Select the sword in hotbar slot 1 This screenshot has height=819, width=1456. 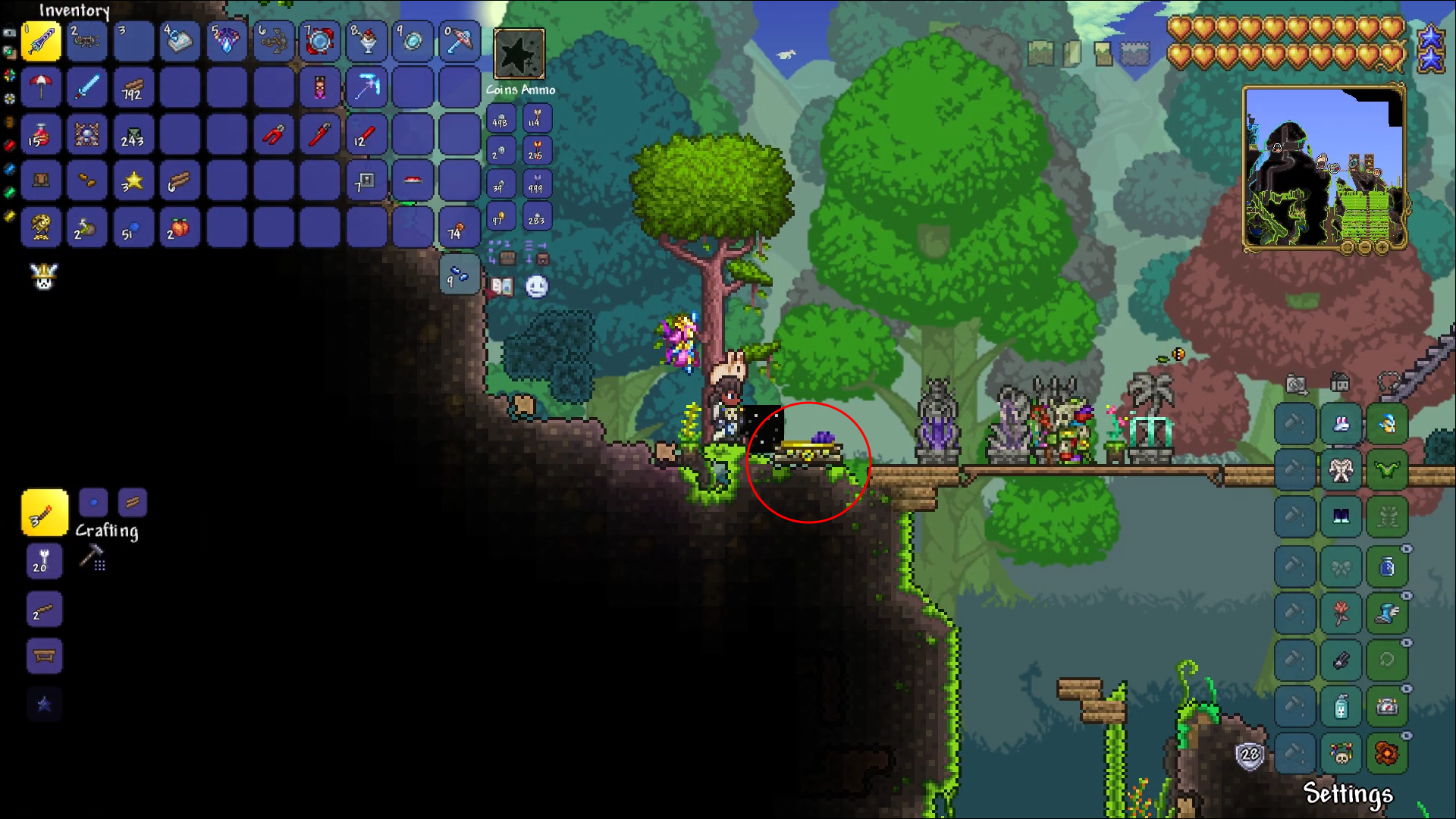[41, 41]
